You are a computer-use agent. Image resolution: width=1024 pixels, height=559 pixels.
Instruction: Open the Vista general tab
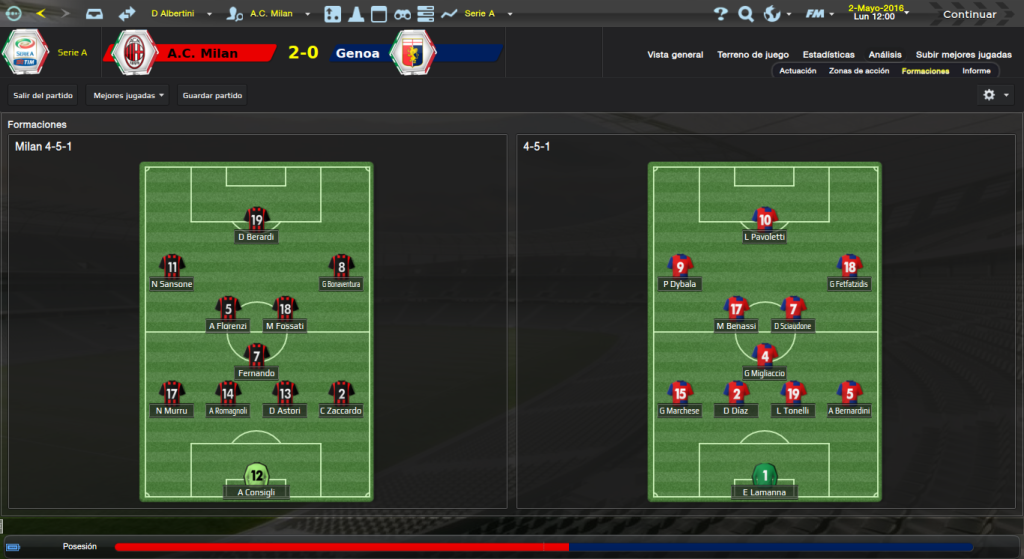tap(675, 55)
